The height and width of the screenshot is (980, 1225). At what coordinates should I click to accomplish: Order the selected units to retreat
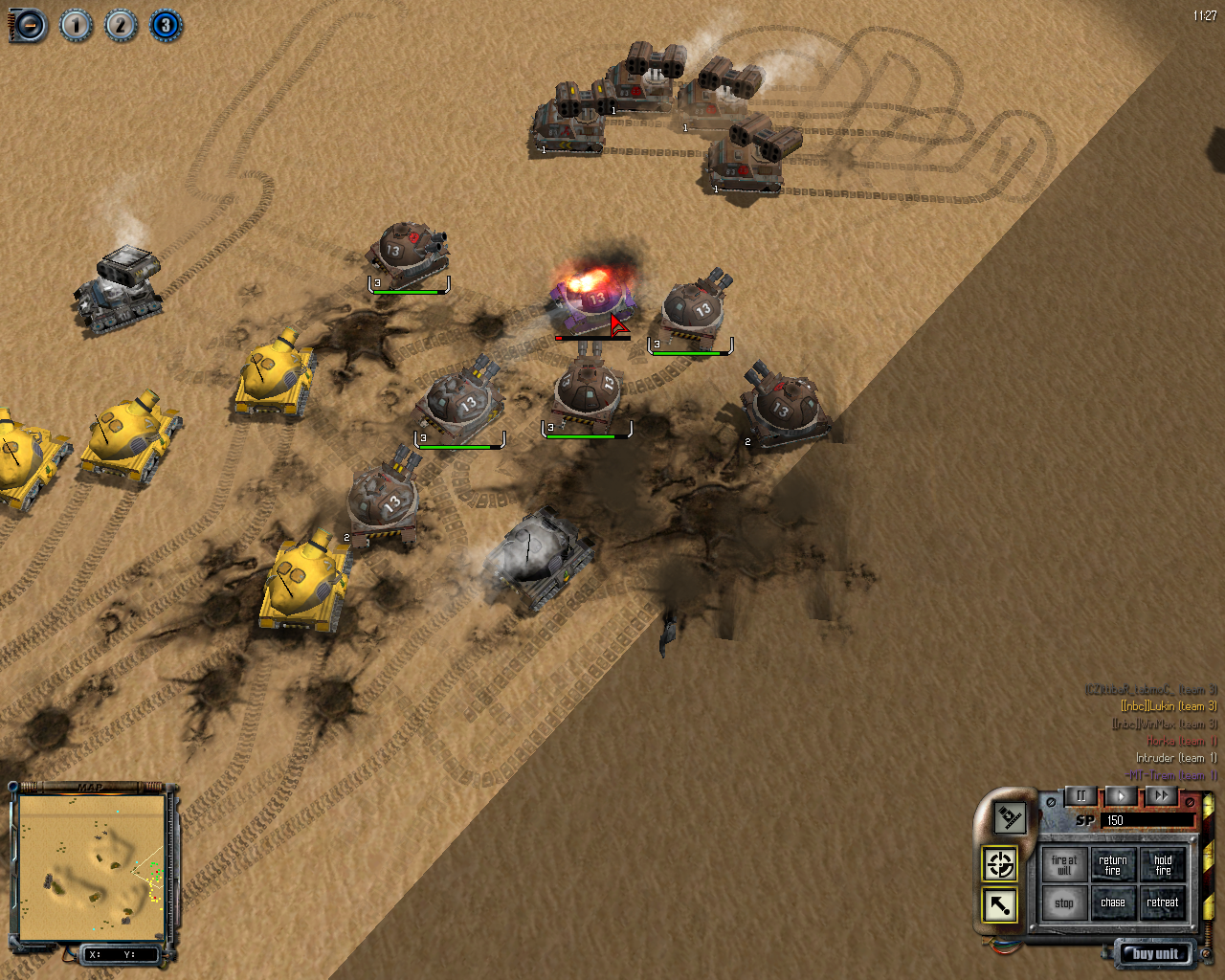coord(1163,903)
